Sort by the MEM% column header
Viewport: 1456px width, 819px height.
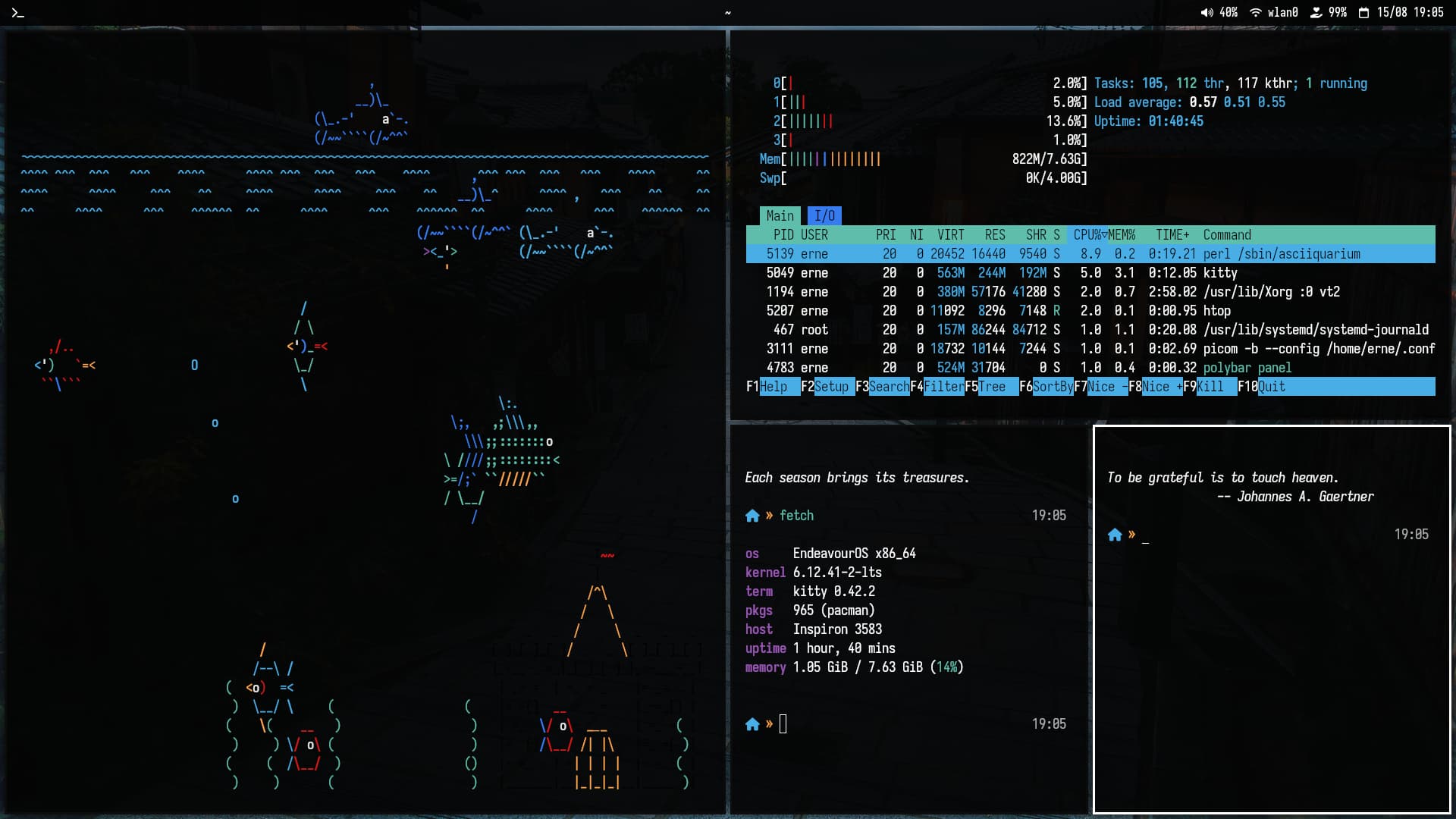1122,235
